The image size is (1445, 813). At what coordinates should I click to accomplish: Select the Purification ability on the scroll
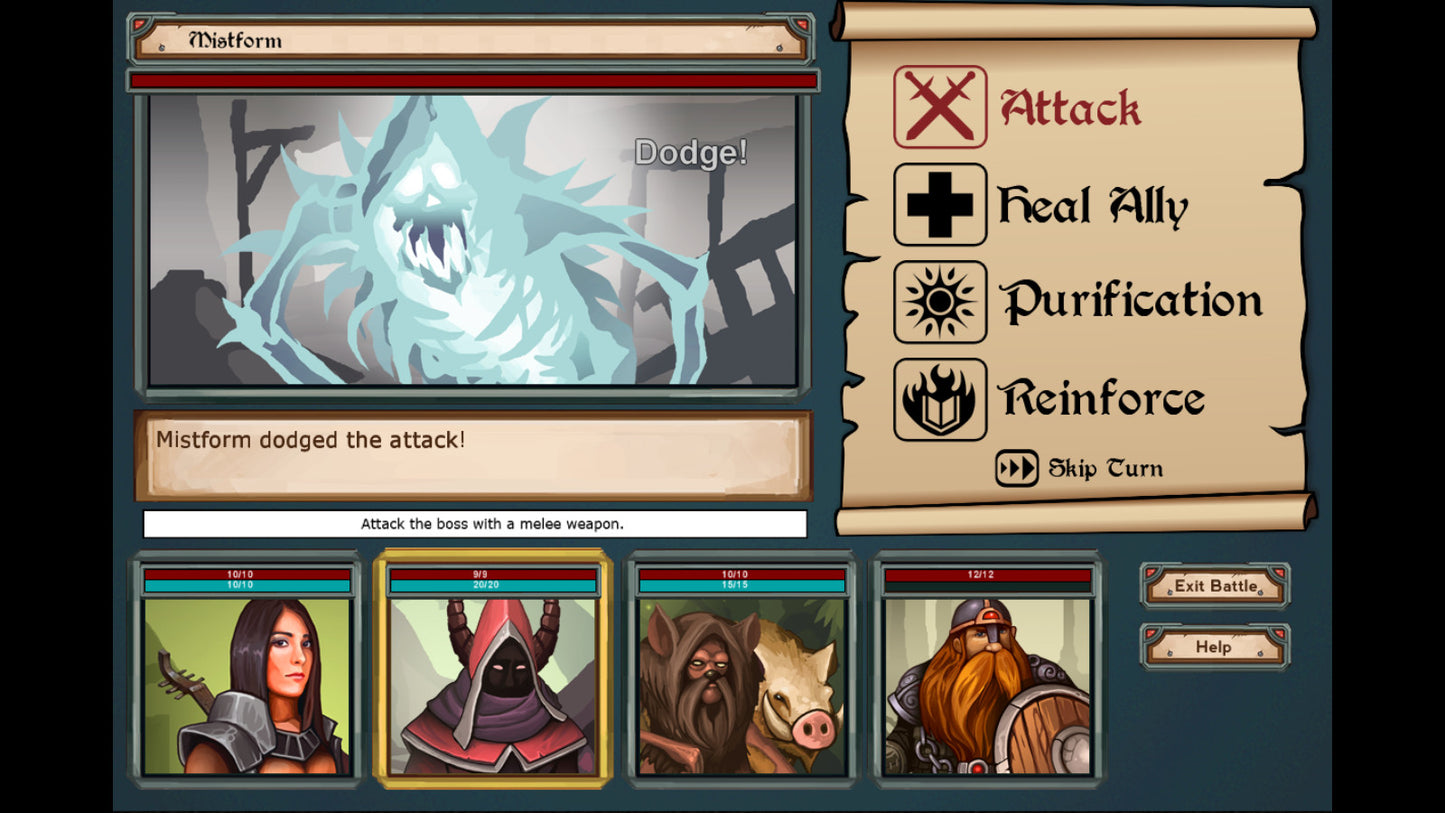1135,301
